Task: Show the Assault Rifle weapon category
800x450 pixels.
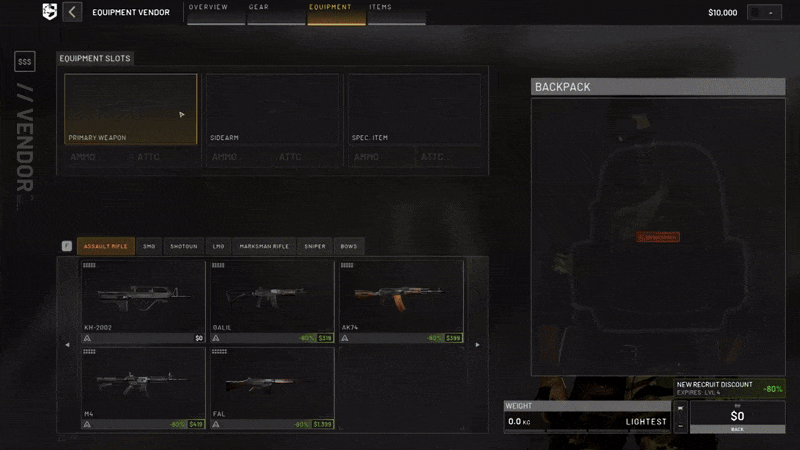Action: [105, 246]
